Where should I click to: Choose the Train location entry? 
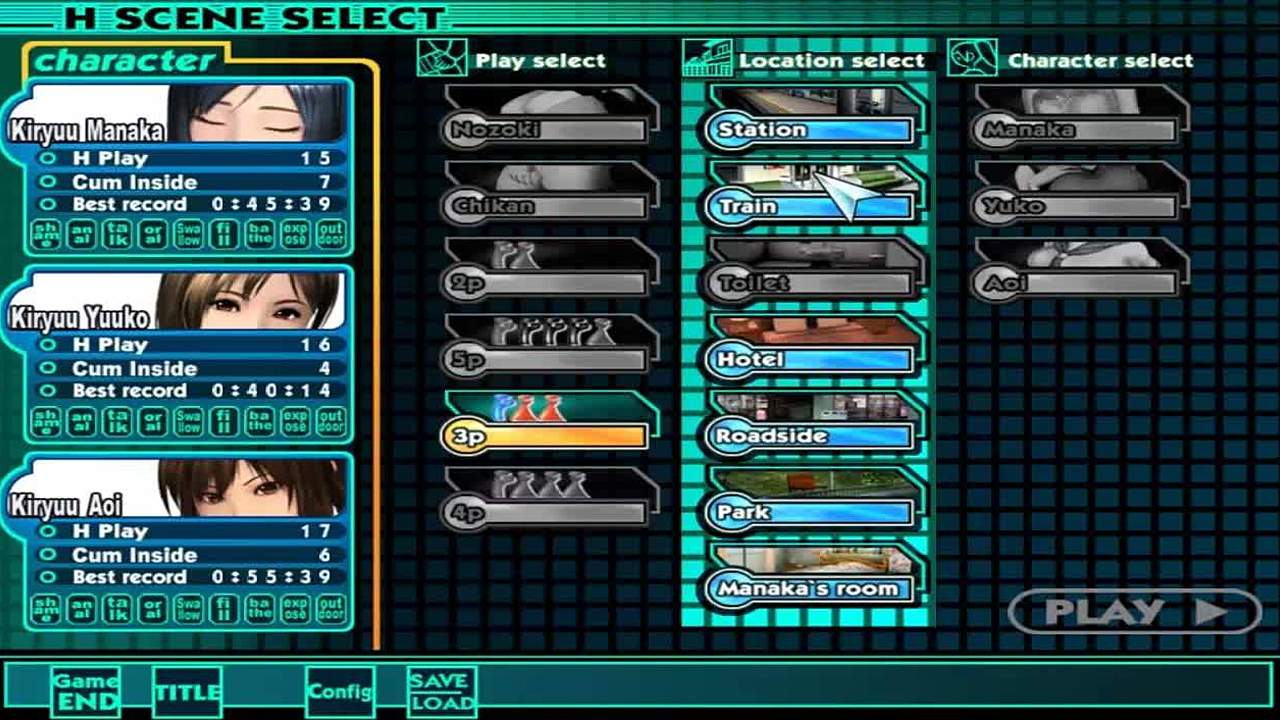click(x=810, y=206)
